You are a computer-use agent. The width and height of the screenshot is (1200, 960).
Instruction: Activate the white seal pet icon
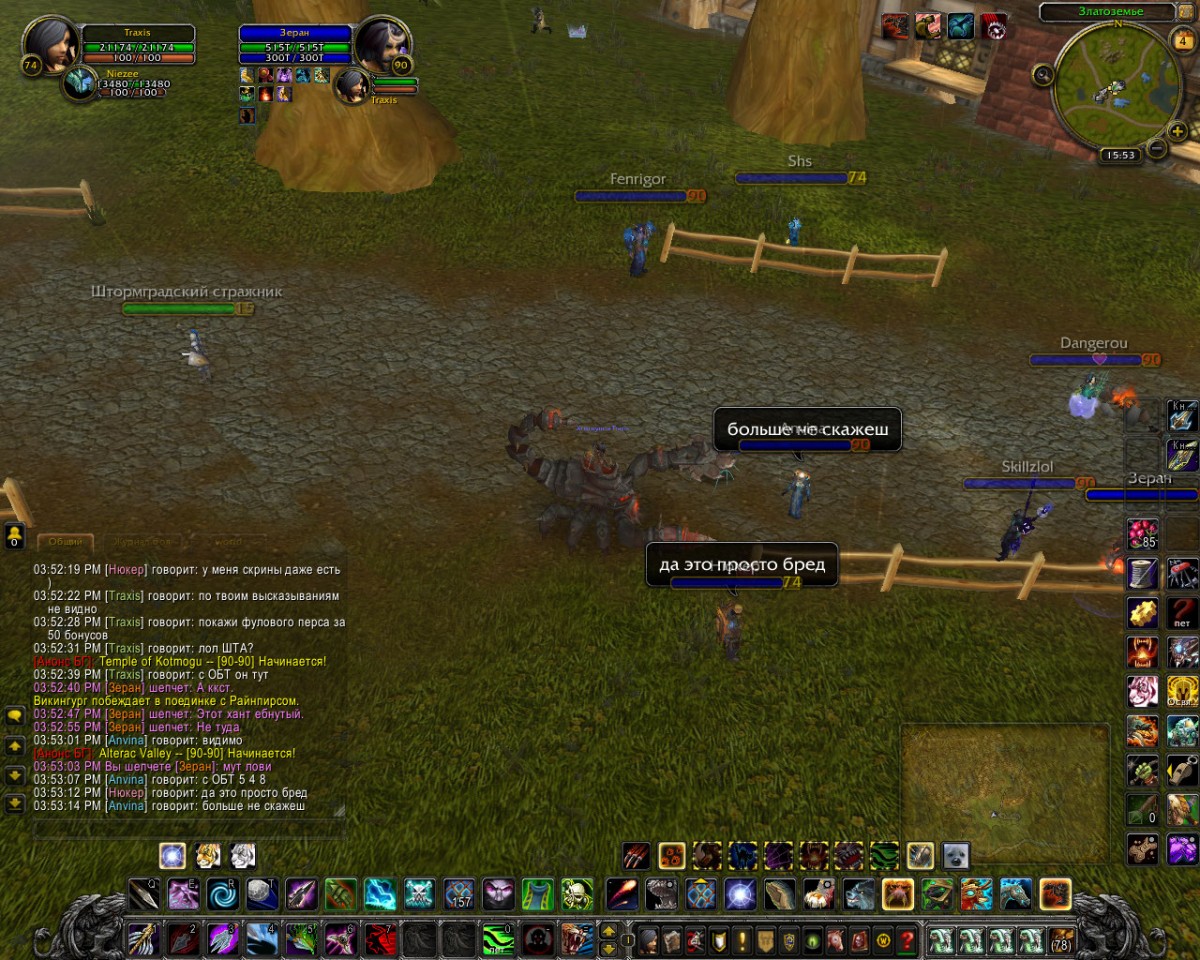pos(955,856)
